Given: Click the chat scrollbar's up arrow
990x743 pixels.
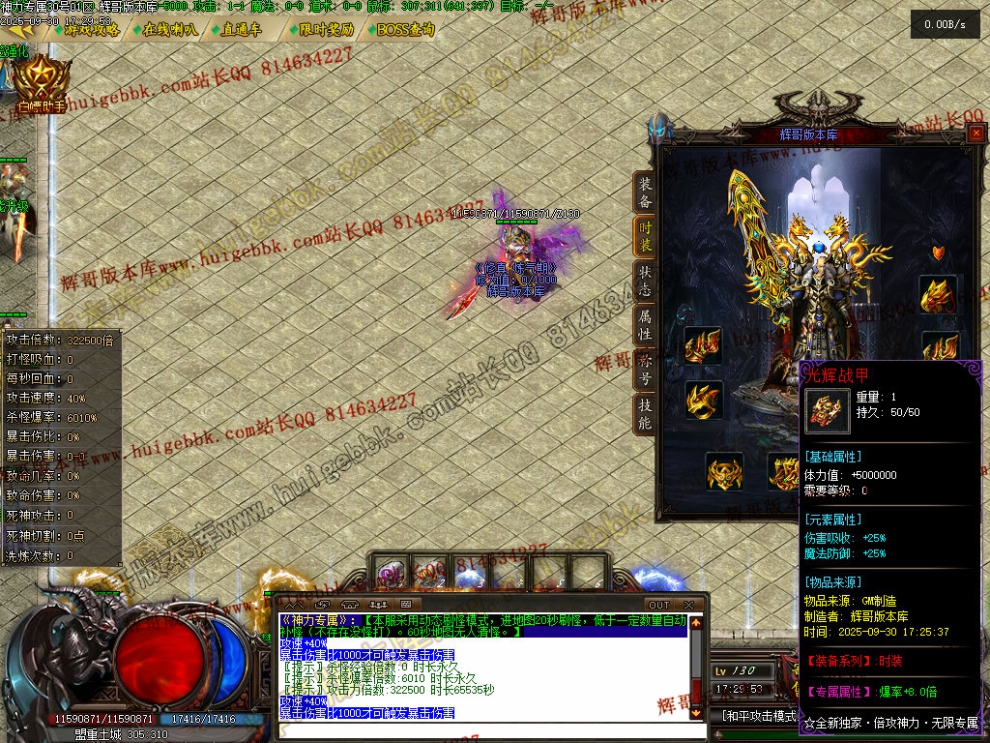Looking at the screenshot, I should 696,622.
